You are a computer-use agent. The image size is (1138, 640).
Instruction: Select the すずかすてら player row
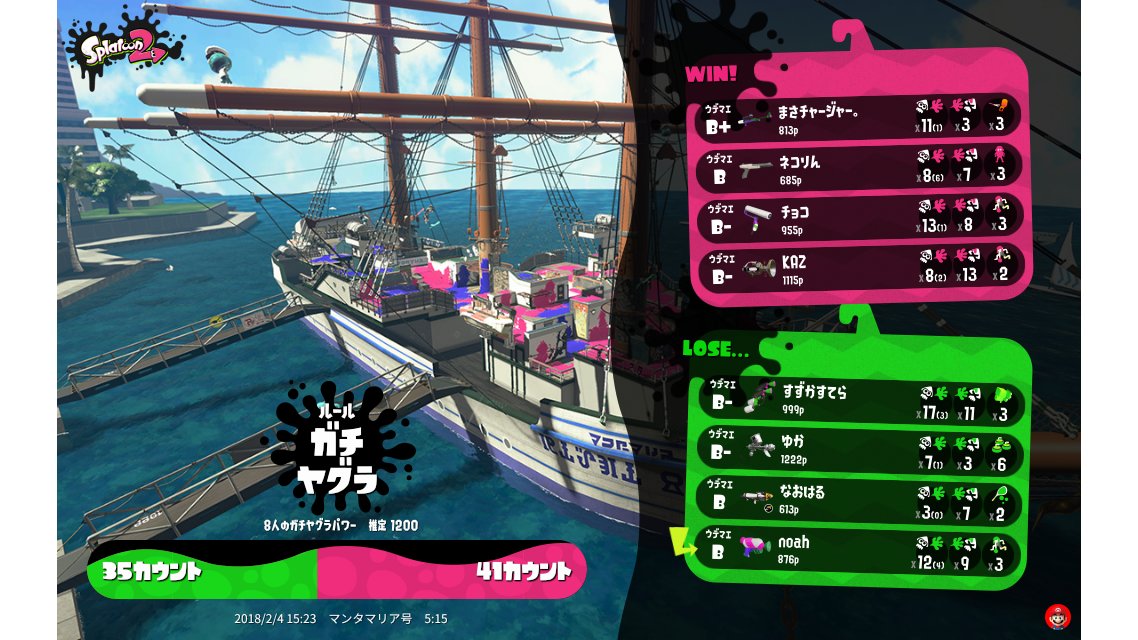coord(858,400)
